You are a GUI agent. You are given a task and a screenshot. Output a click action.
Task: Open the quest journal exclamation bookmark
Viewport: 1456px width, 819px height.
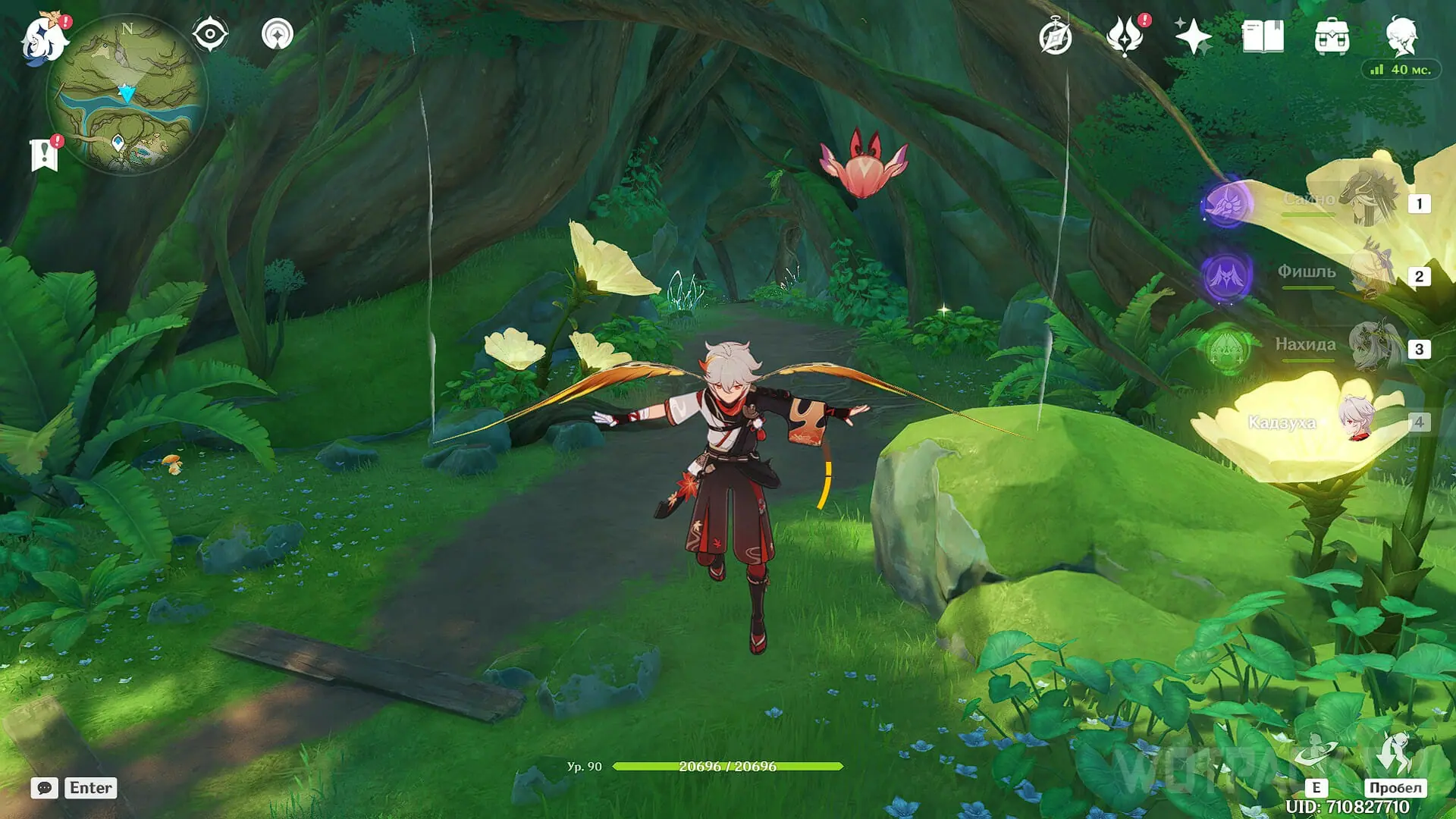click(45, 155)
